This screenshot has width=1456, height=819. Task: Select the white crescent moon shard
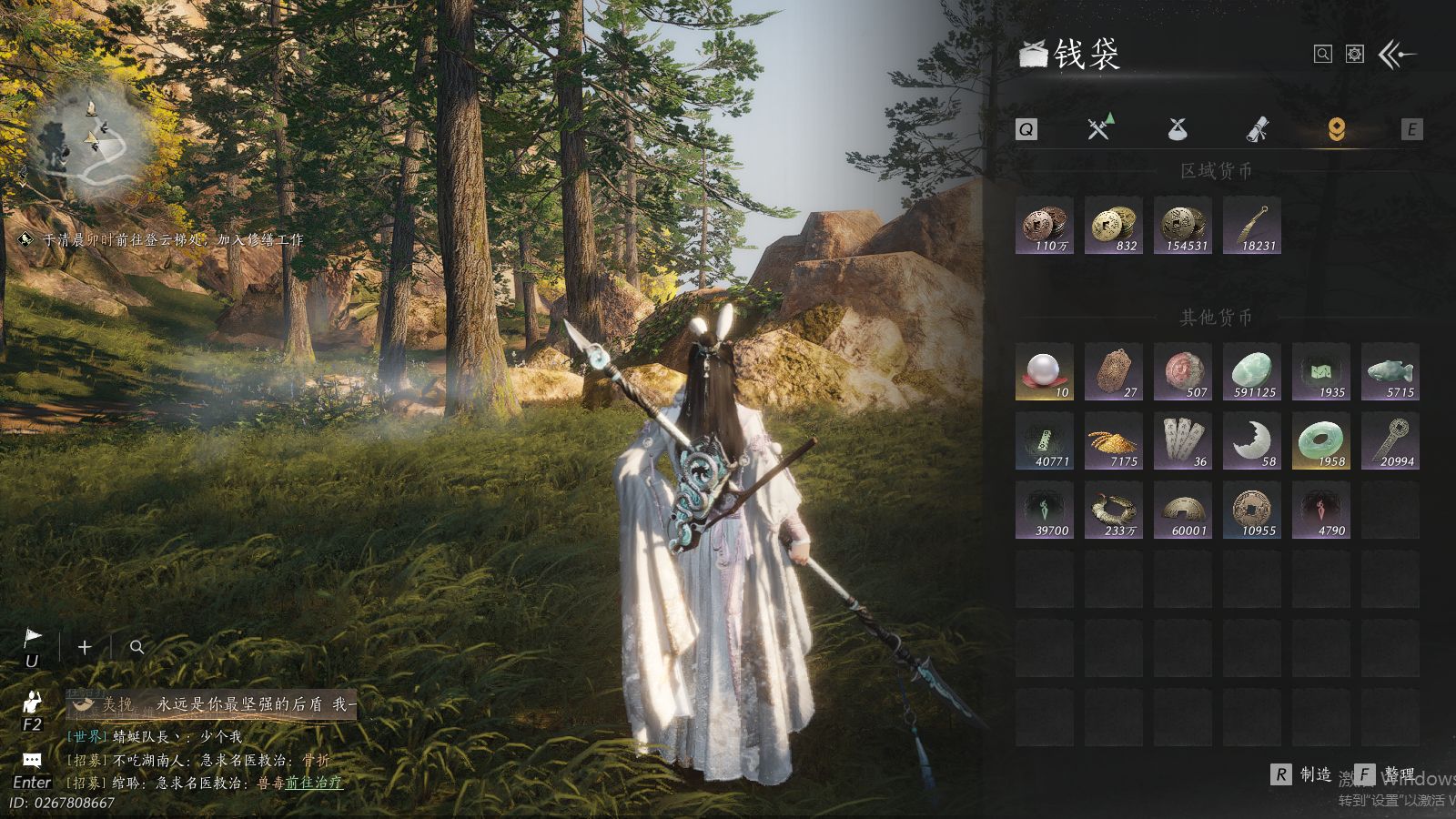click(1252, 440)
